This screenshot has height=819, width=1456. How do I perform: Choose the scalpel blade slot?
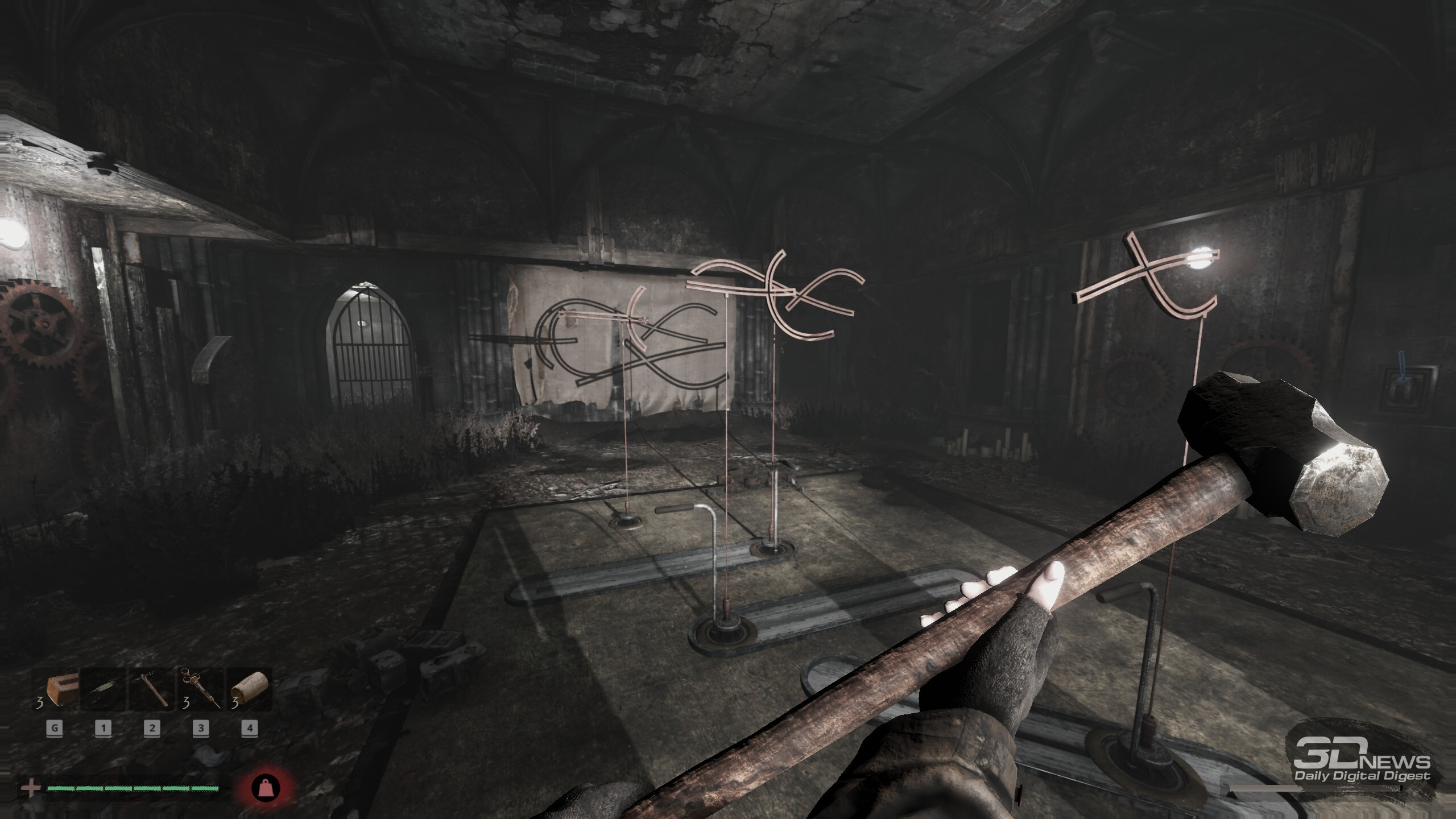[103, 689]
